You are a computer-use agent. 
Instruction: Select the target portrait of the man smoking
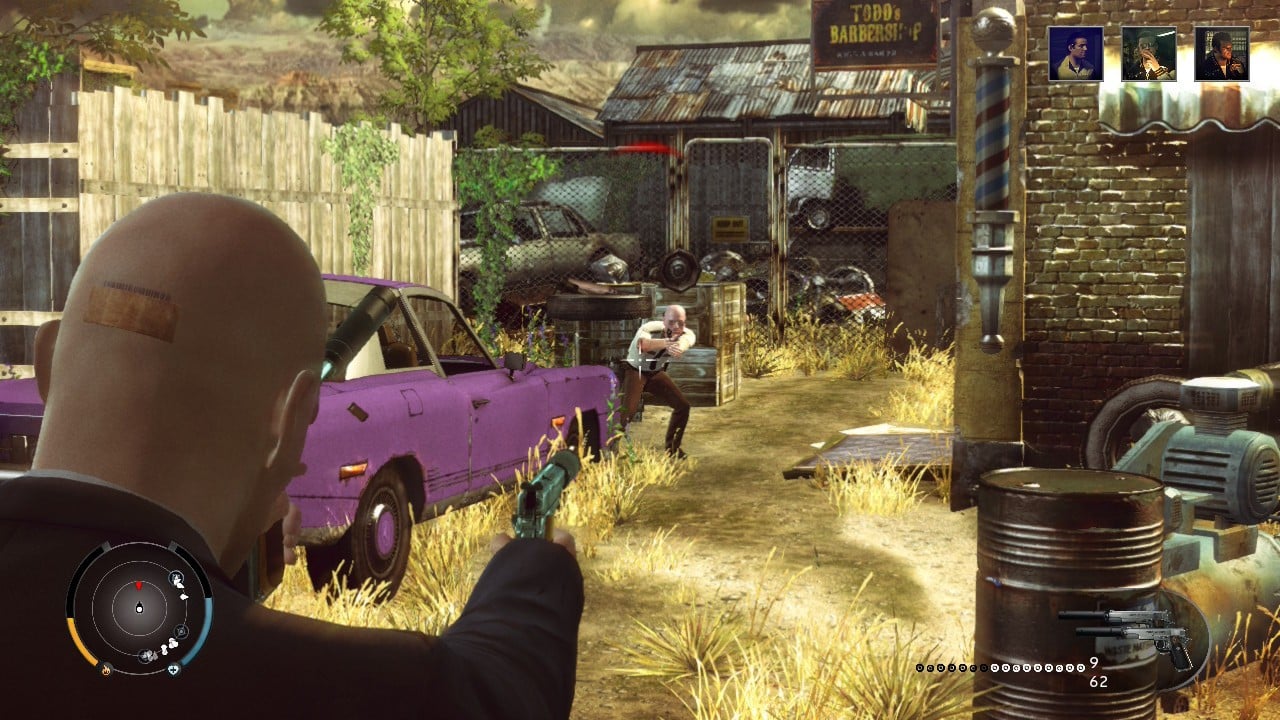coord(1148,53)
